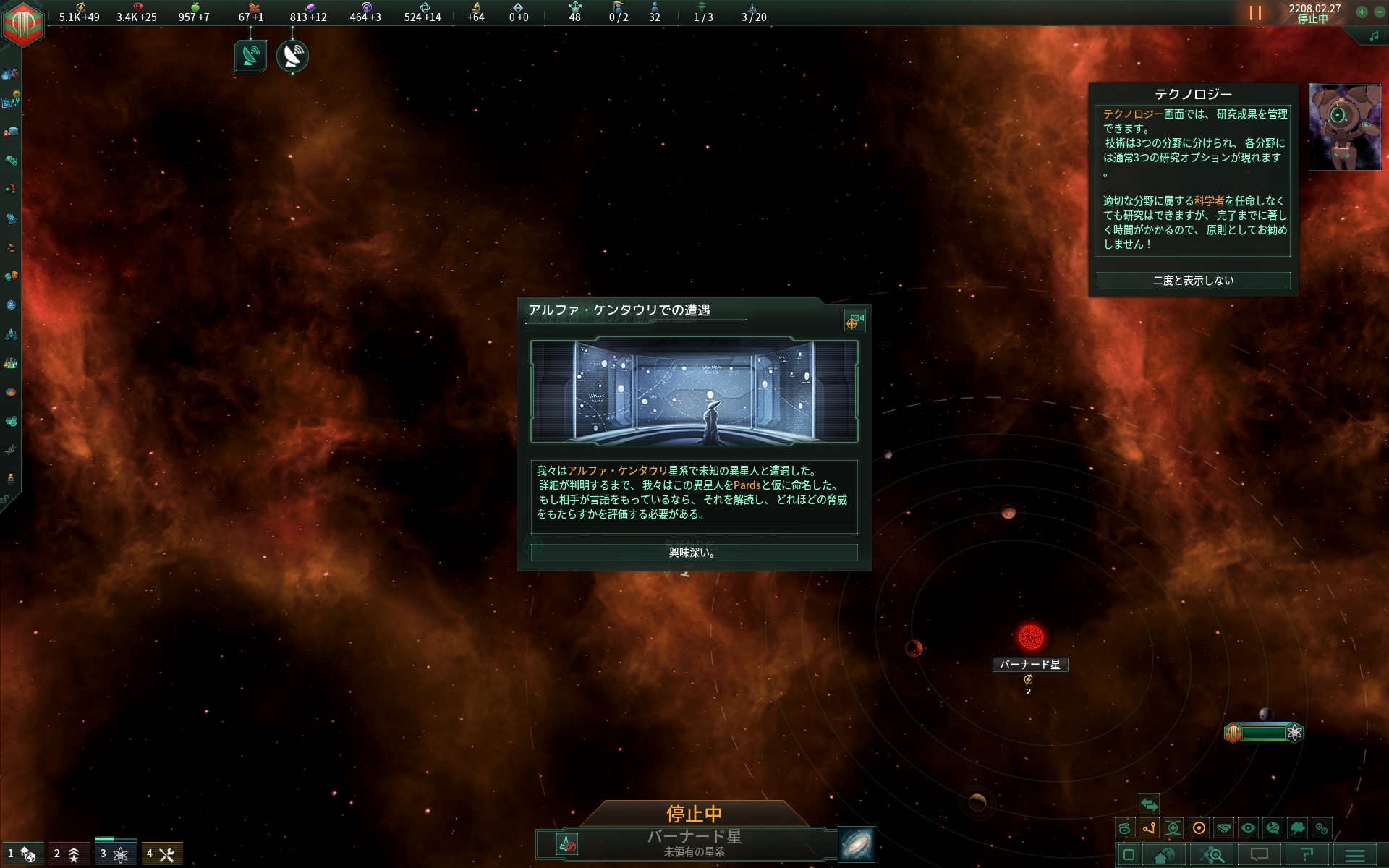The height and width of the screenshot is (868, 1389).
Task: Open the help question mark button
Action: coord(1307,856)
